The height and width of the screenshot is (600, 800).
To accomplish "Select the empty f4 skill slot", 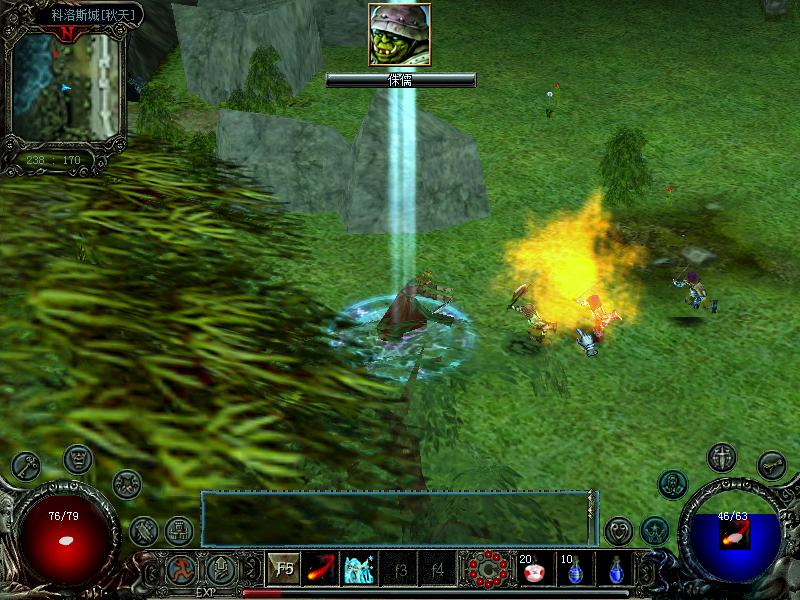I will 436,570.
